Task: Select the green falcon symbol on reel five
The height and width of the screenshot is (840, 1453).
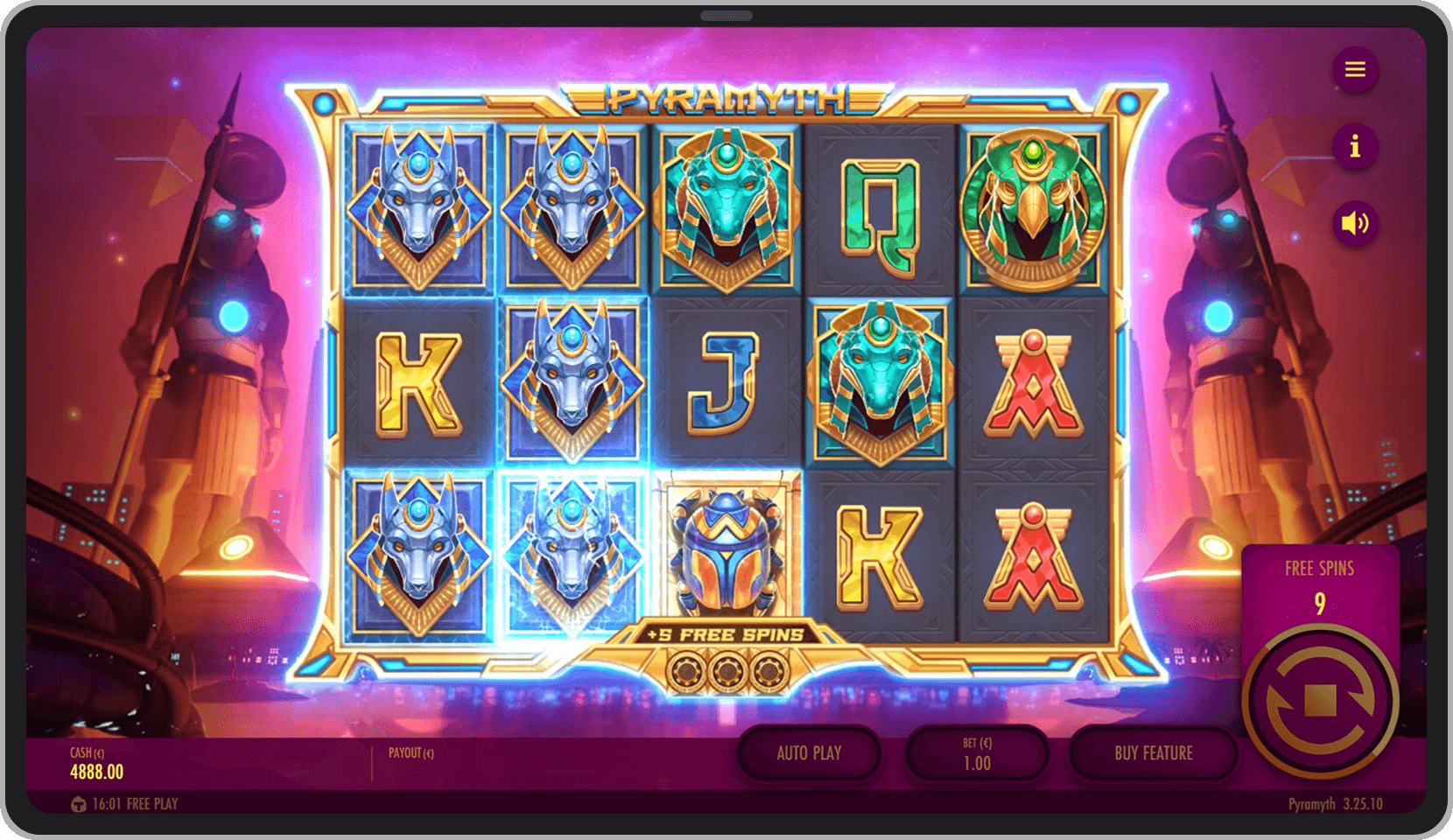Action: coord(1031,210)
